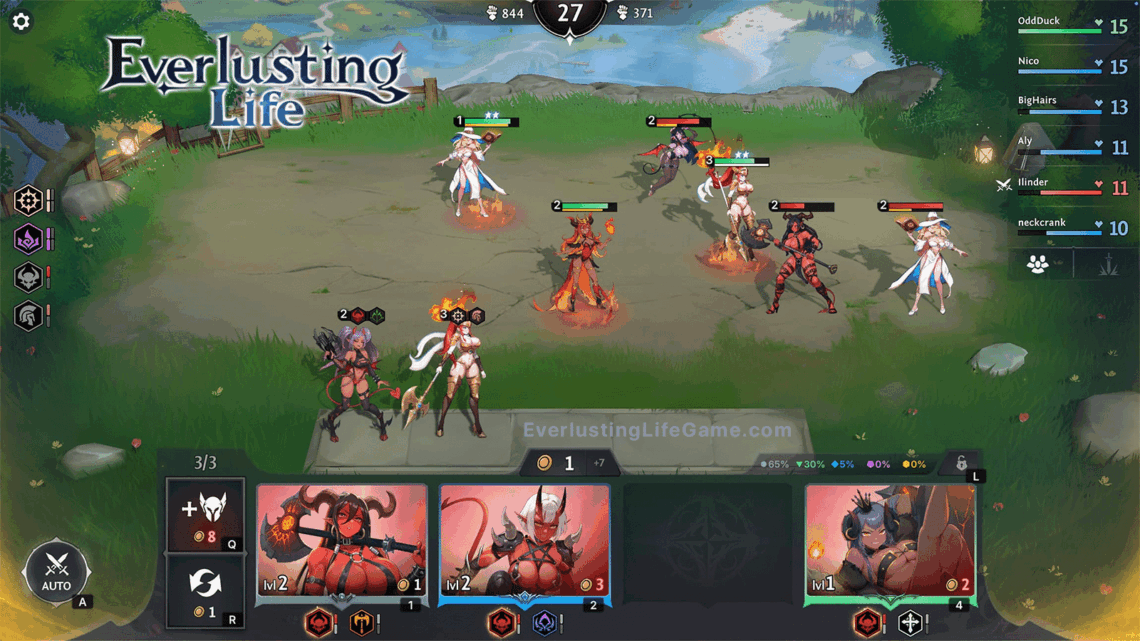The width and height of the screenshot is (1140, 641).
Task: Select the sun gear trait icon
Action: (28, 201)
